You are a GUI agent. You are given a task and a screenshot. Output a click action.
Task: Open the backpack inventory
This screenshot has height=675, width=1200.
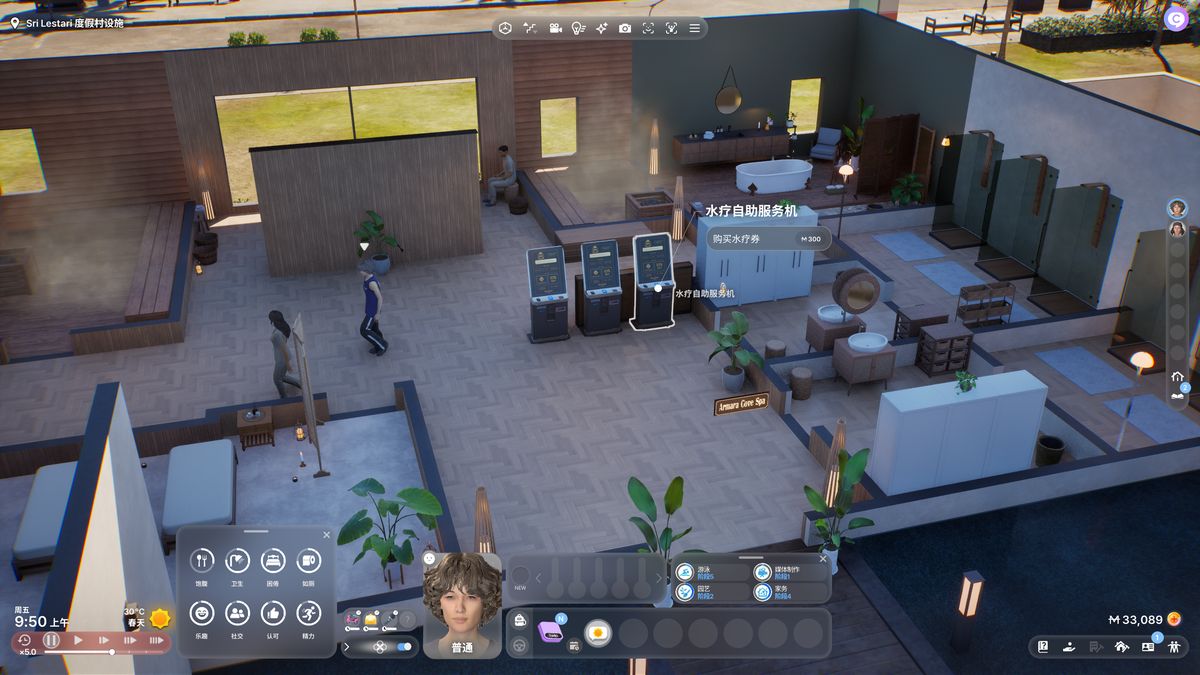(520, 622)
